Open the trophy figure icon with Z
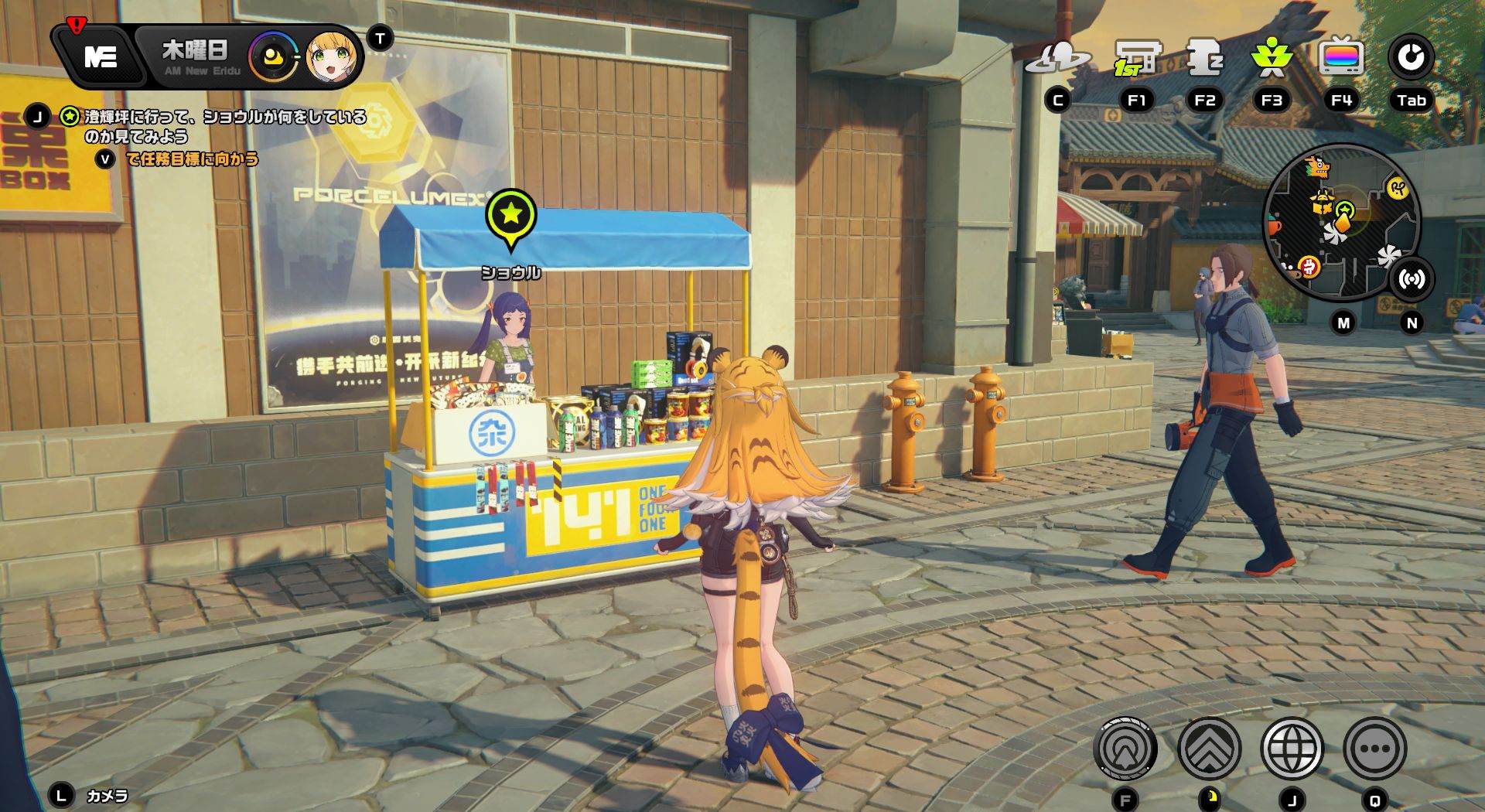This screenshot has width=1485, height=812. (1204, 58)
